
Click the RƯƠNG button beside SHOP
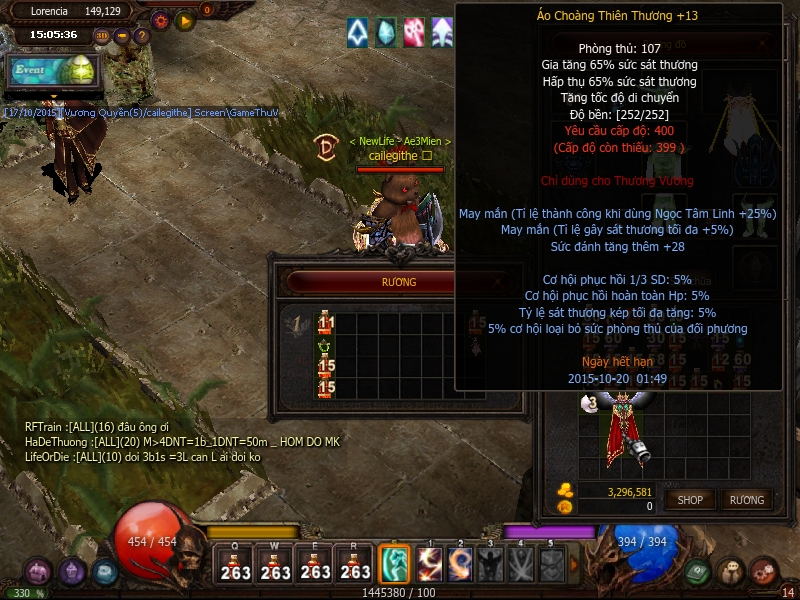(x=746, y=499)
